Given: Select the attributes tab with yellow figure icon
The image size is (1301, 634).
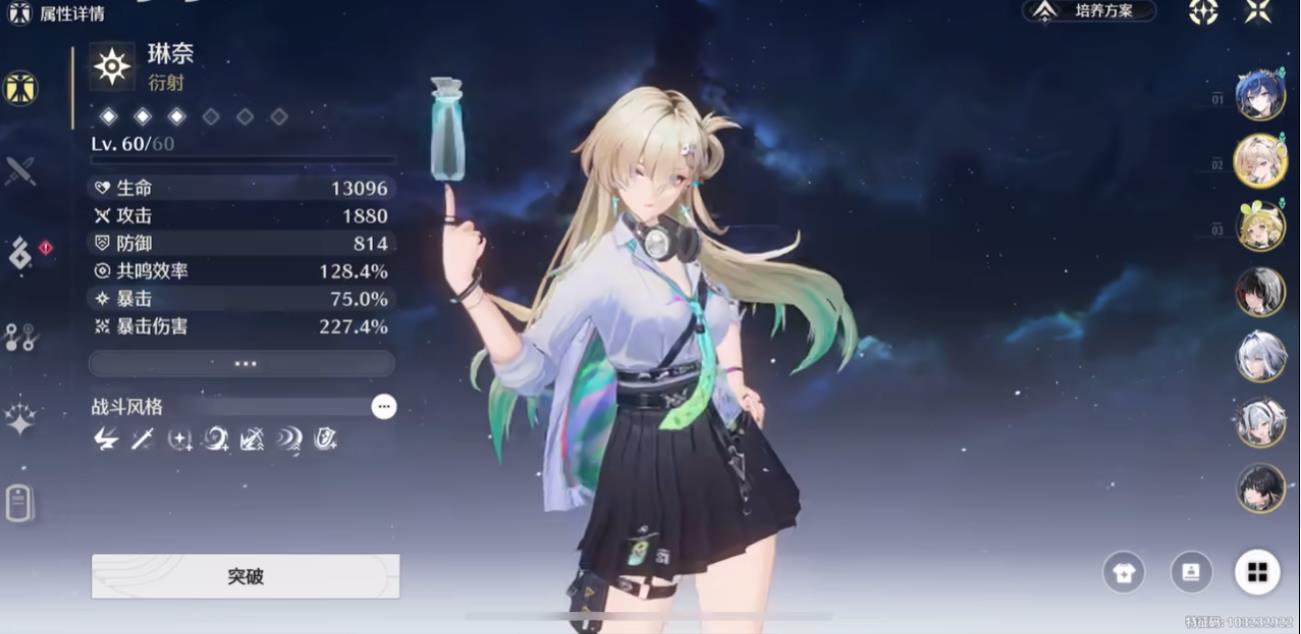Looking at the screenshot, I should point(20,89).
